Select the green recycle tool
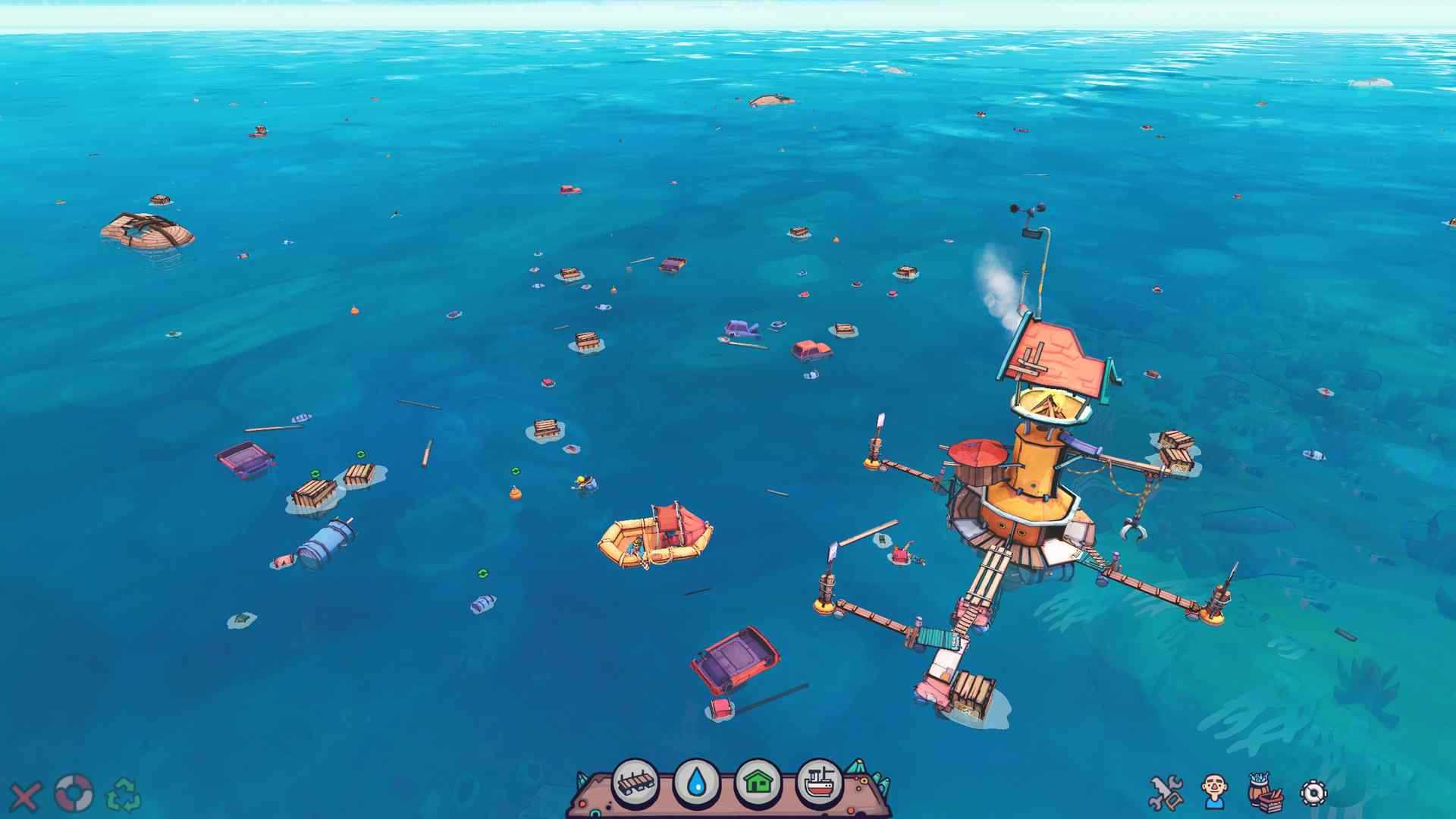Screen dimensions: 1456x819 pos(124,795)
